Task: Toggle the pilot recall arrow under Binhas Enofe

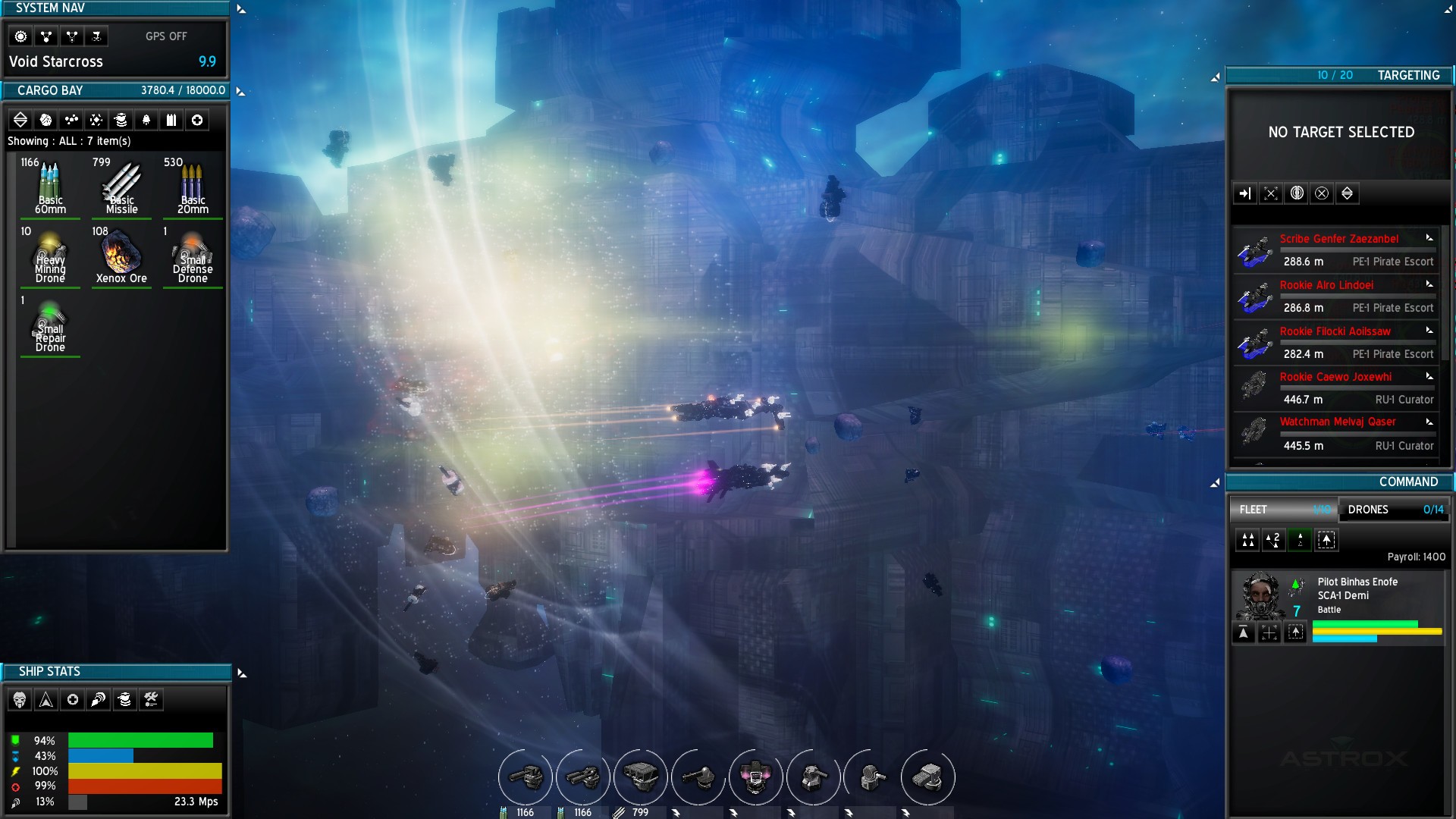Action: point(1244,632)
